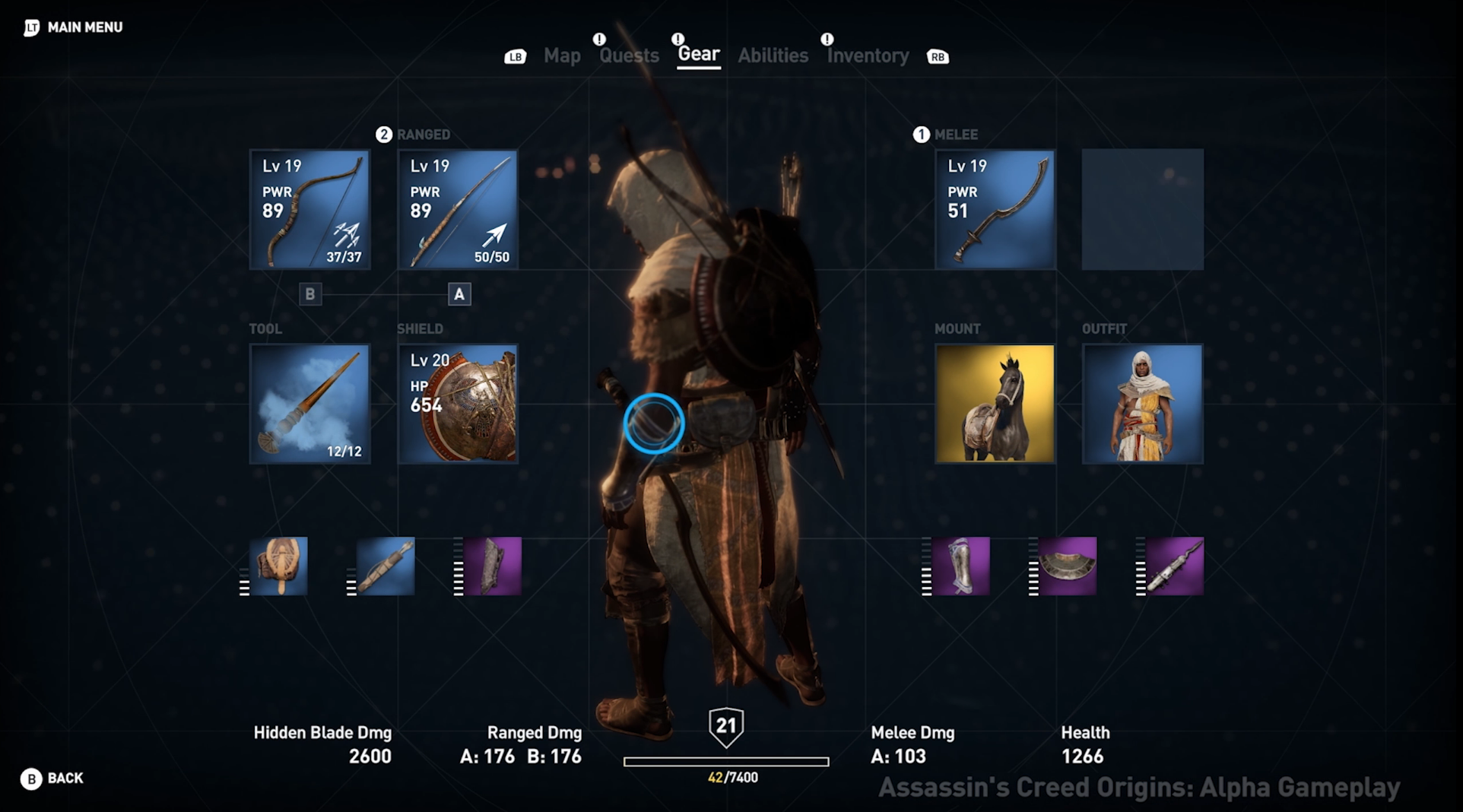This screenshot has height=812, width=1463.
Task: Open the Quests tab
Action: tap(629, 56)
